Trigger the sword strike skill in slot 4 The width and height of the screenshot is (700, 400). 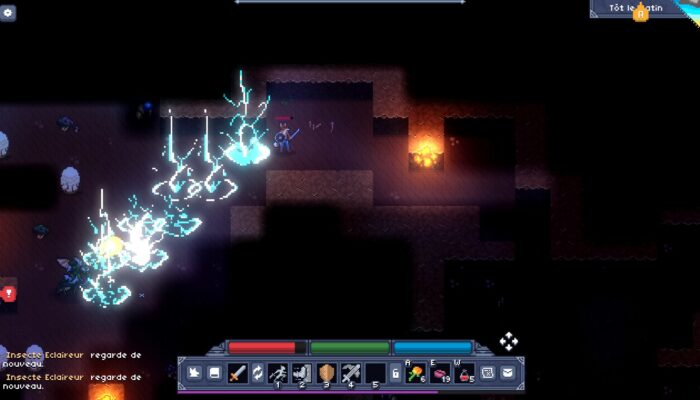[x=350, y=373]
